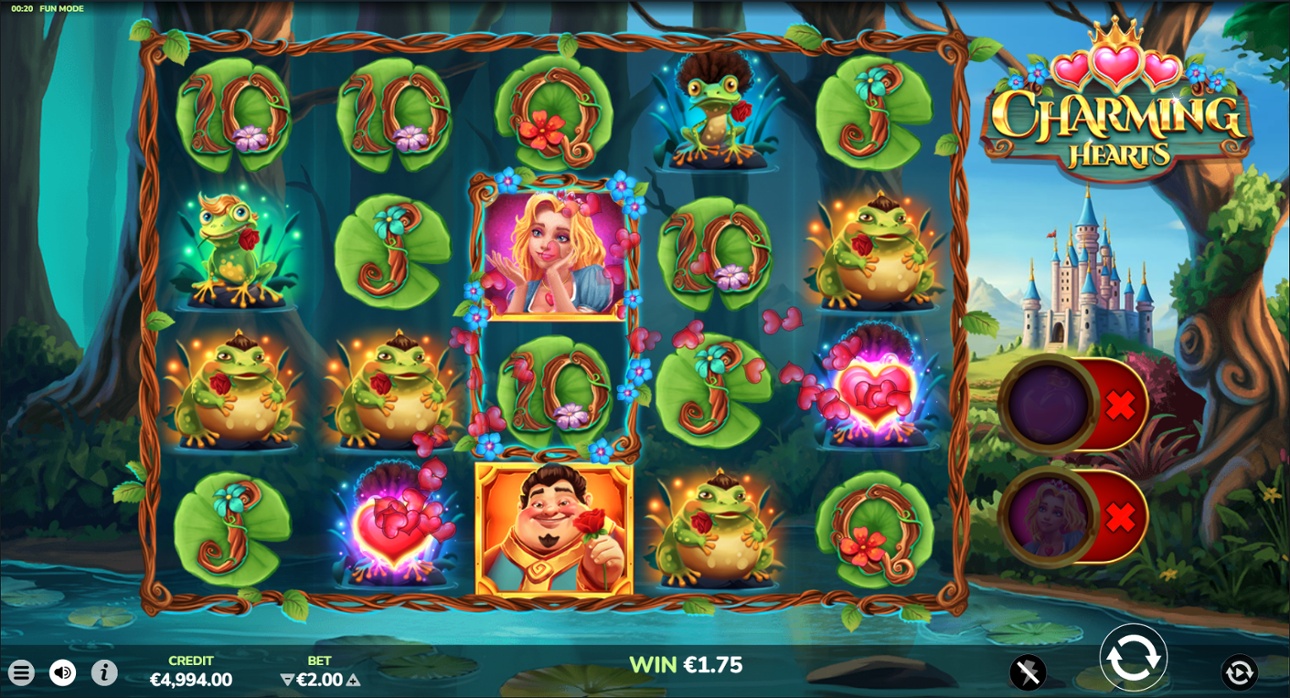Toggle the crossed-out turbo spin button
The image size is (1290, 698).
coord(1028,672)
